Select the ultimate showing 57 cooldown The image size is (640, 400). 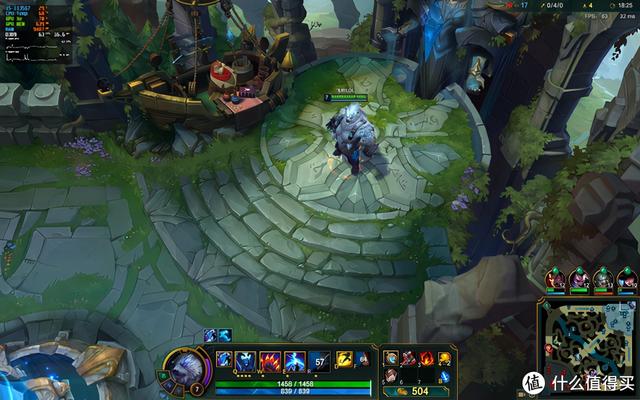point(319,360)
